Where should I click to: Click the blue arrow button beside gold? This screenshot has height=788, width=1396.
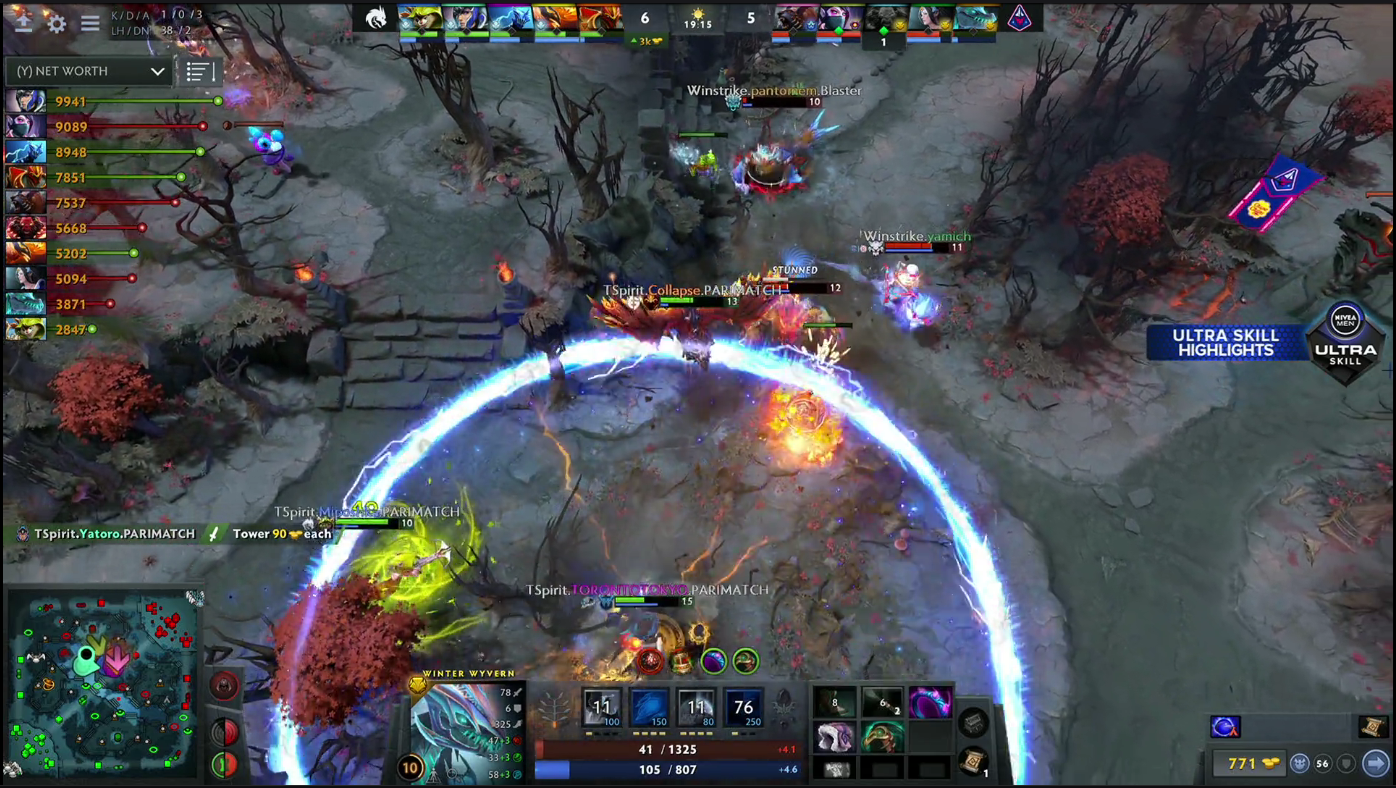click(1376, 763)
